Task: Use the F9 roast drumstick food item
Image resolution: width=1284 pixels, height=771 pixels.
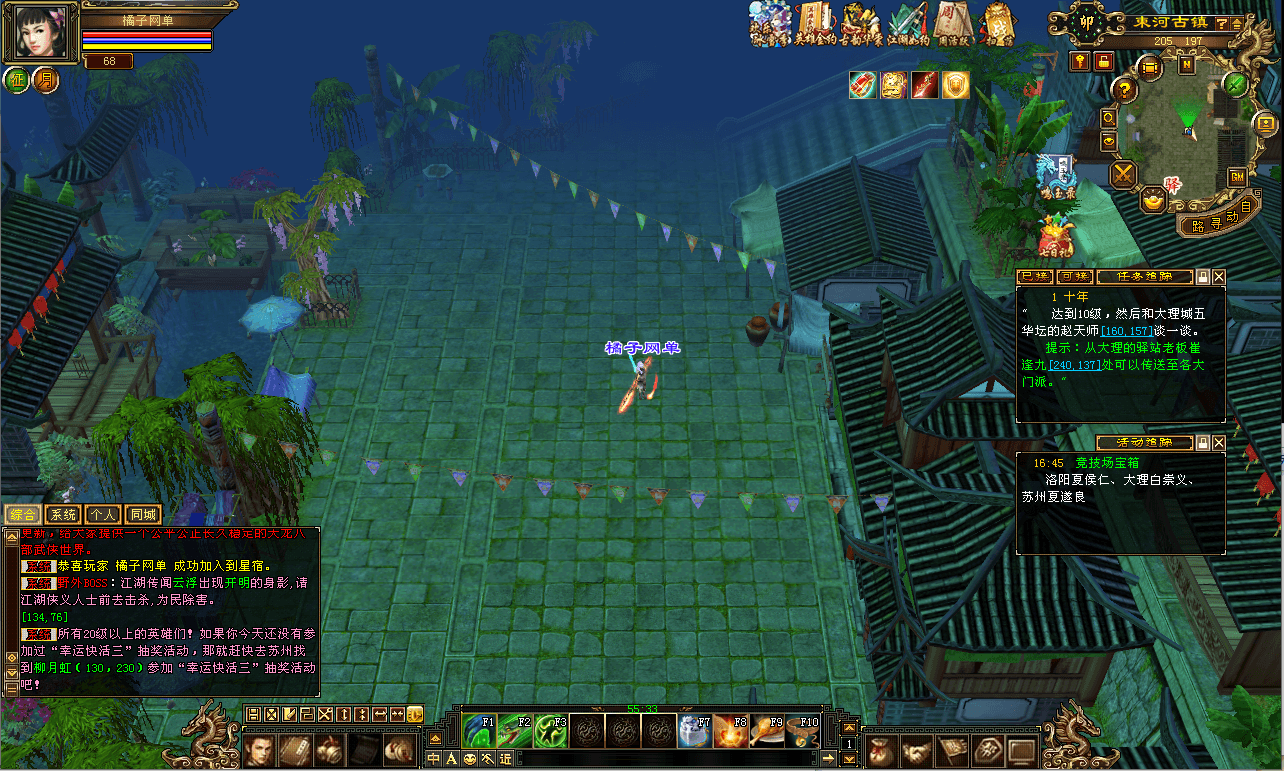Action: click(x=767, y=730)
